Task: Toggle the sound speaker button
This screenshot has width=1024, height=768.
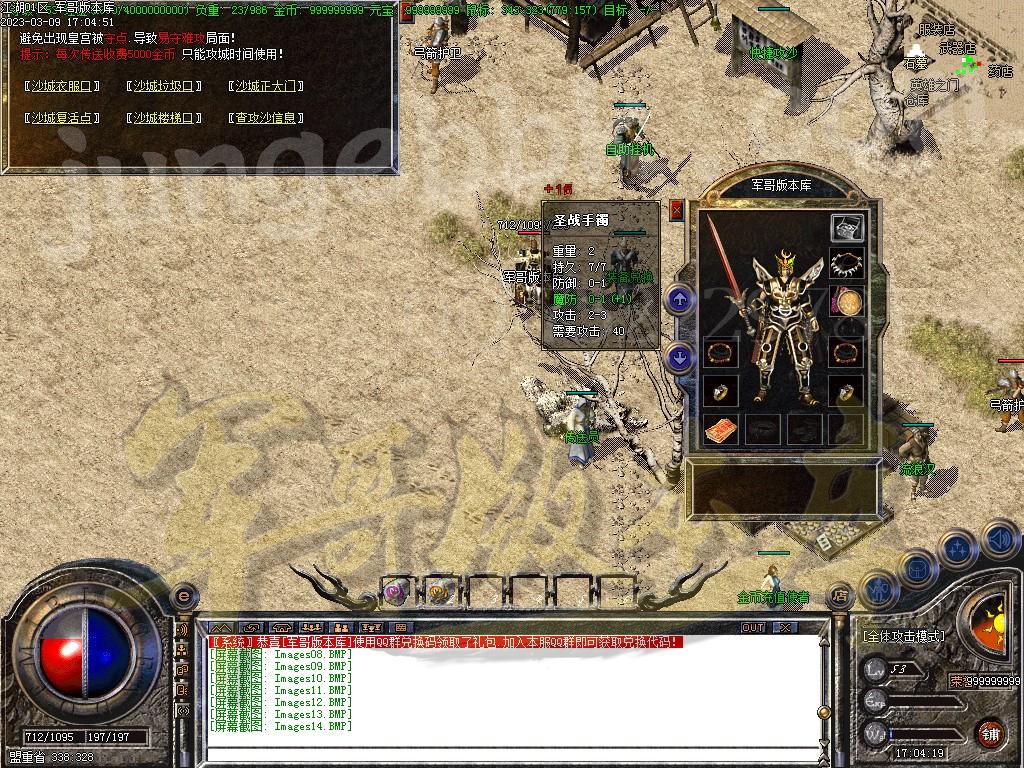Action: click(x=1001, y=541)
